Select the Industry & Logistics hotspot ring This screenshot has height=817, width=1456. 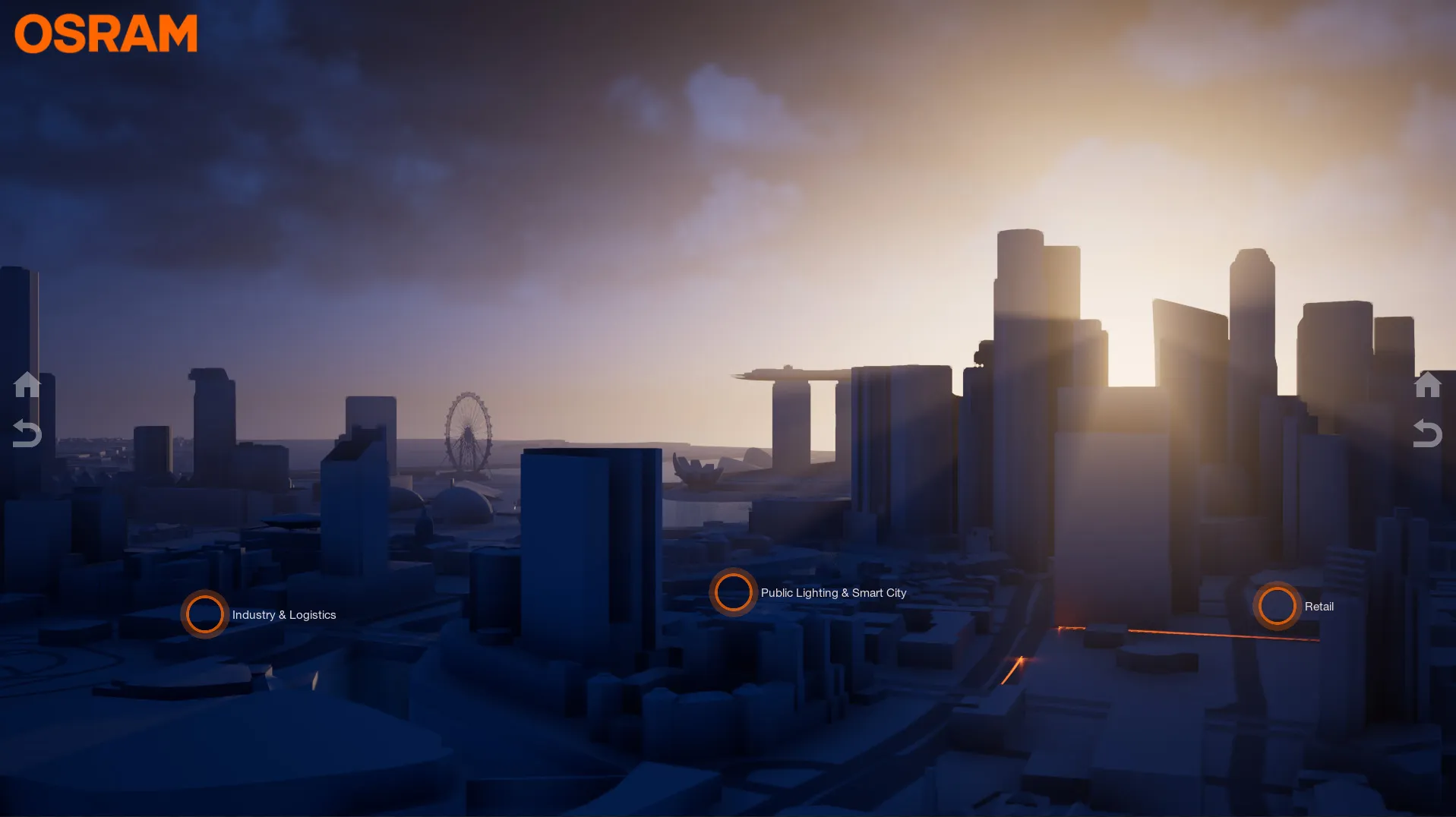[x=204, y=614]
